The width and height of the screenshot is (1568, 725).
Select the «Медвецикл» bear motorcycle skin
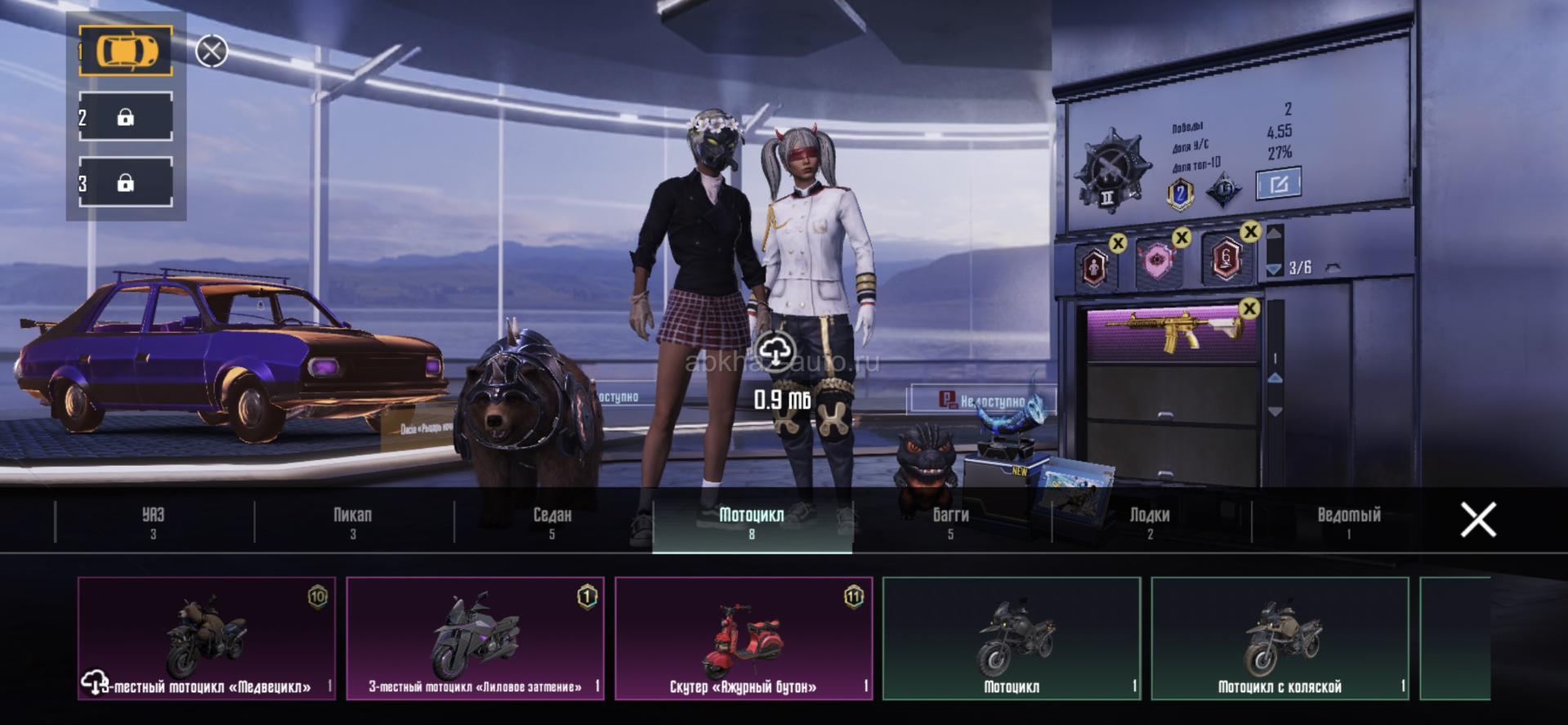point(207,638)
